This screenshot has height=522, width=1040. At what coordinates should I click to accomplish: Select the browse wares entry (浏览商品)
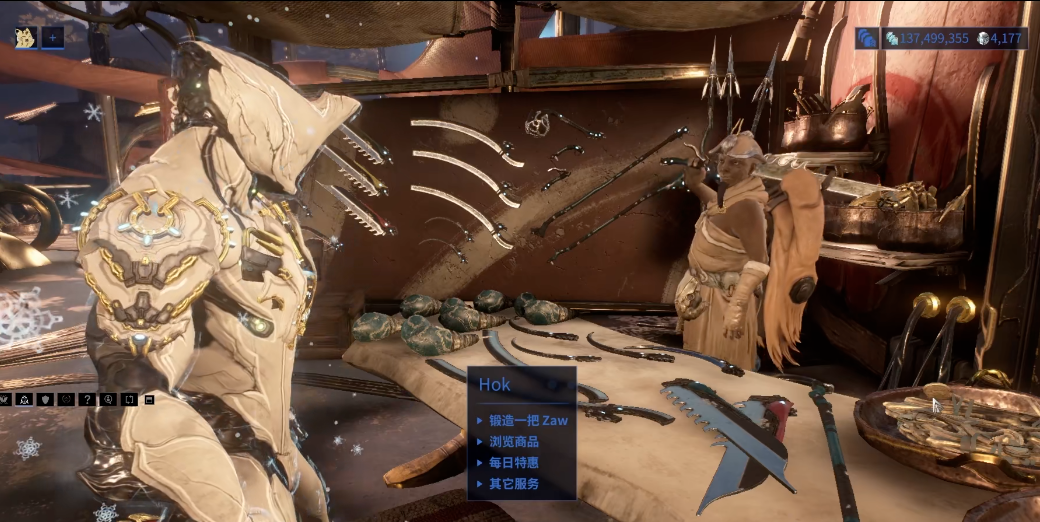click(x=514, y=442)
